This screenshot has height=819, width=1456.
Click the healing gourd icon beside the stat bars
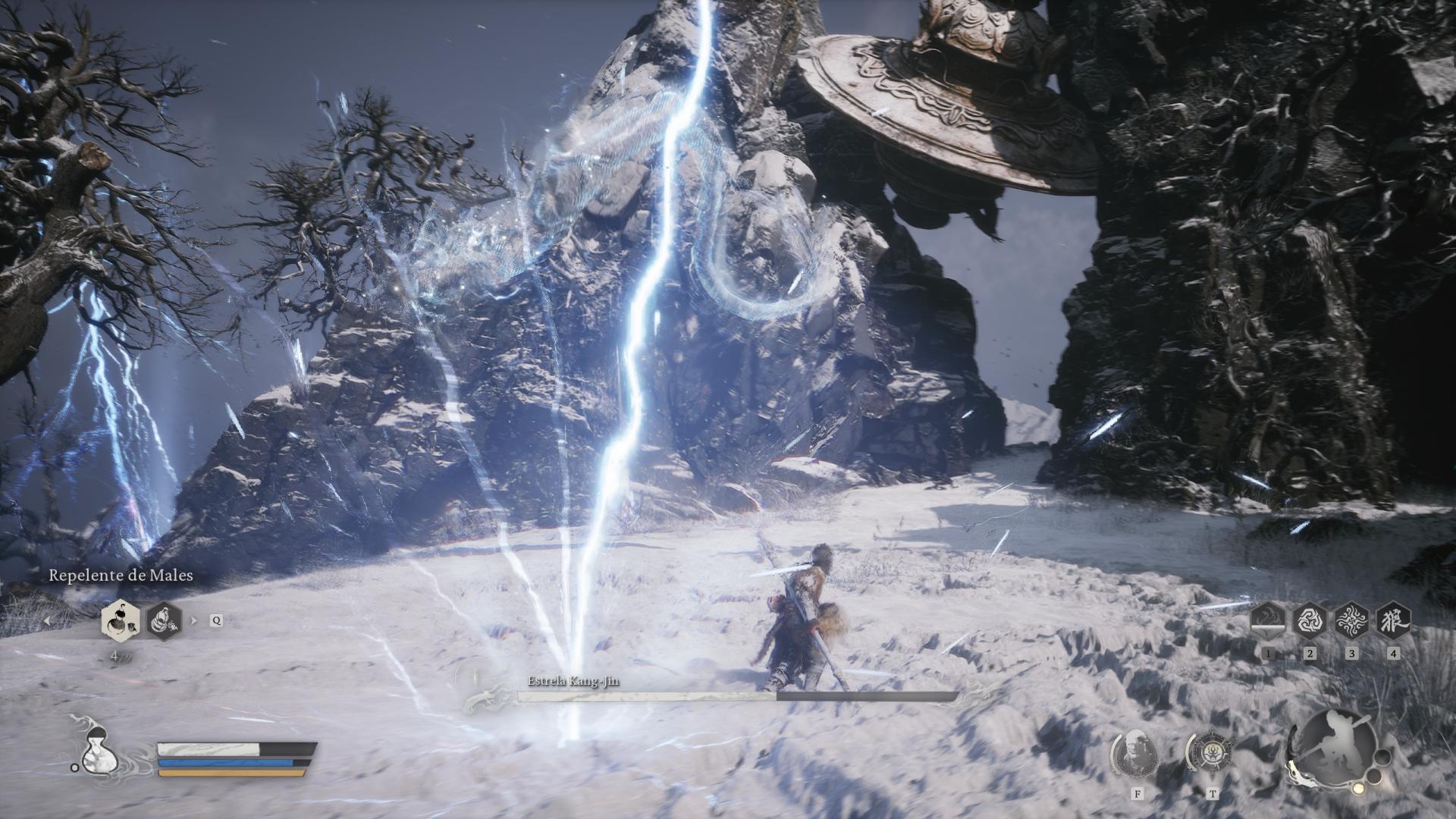click(99, 754)
